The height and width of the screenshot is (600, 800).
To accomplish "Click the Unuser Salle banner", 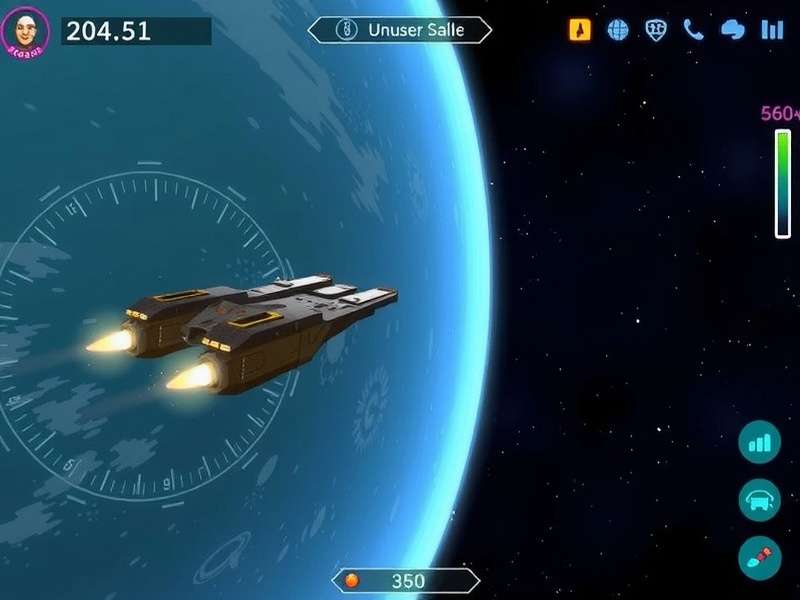I will tap(400, 30).
